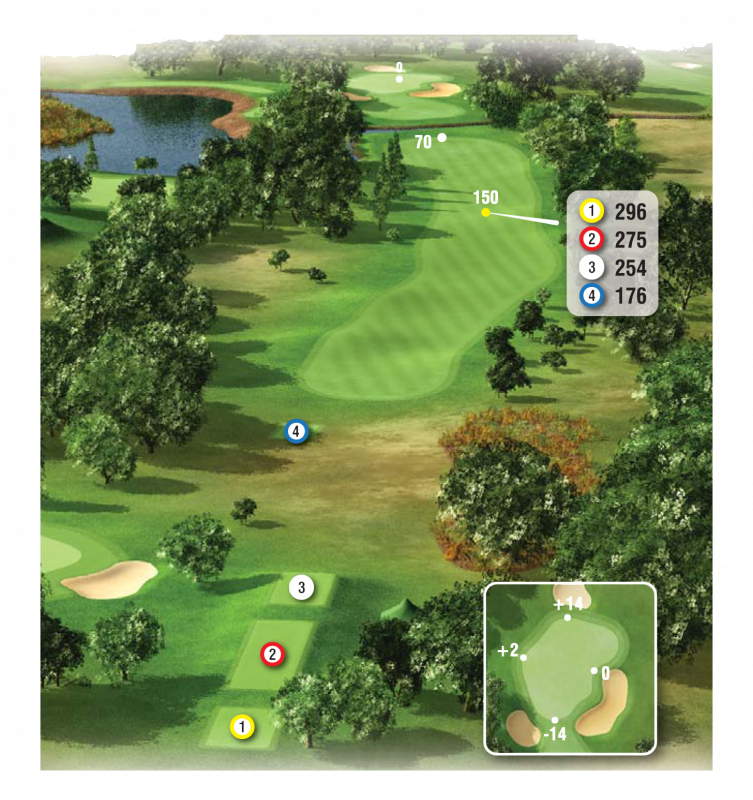Click the yellow 150 yard fairway marker
The image size is (753, 800).
486,212
